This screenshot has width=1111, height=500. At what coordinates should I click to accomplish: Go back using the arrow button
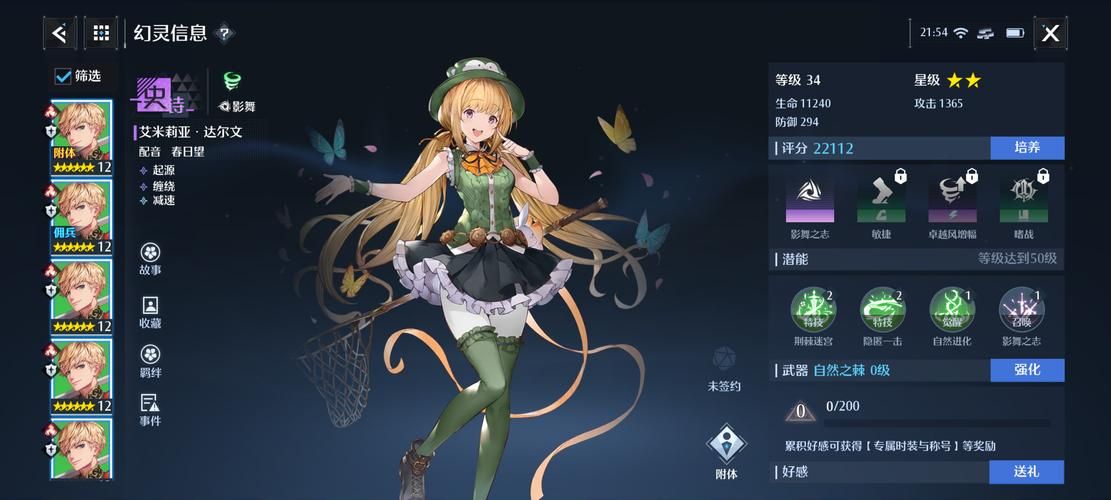[x=60, y=33]
